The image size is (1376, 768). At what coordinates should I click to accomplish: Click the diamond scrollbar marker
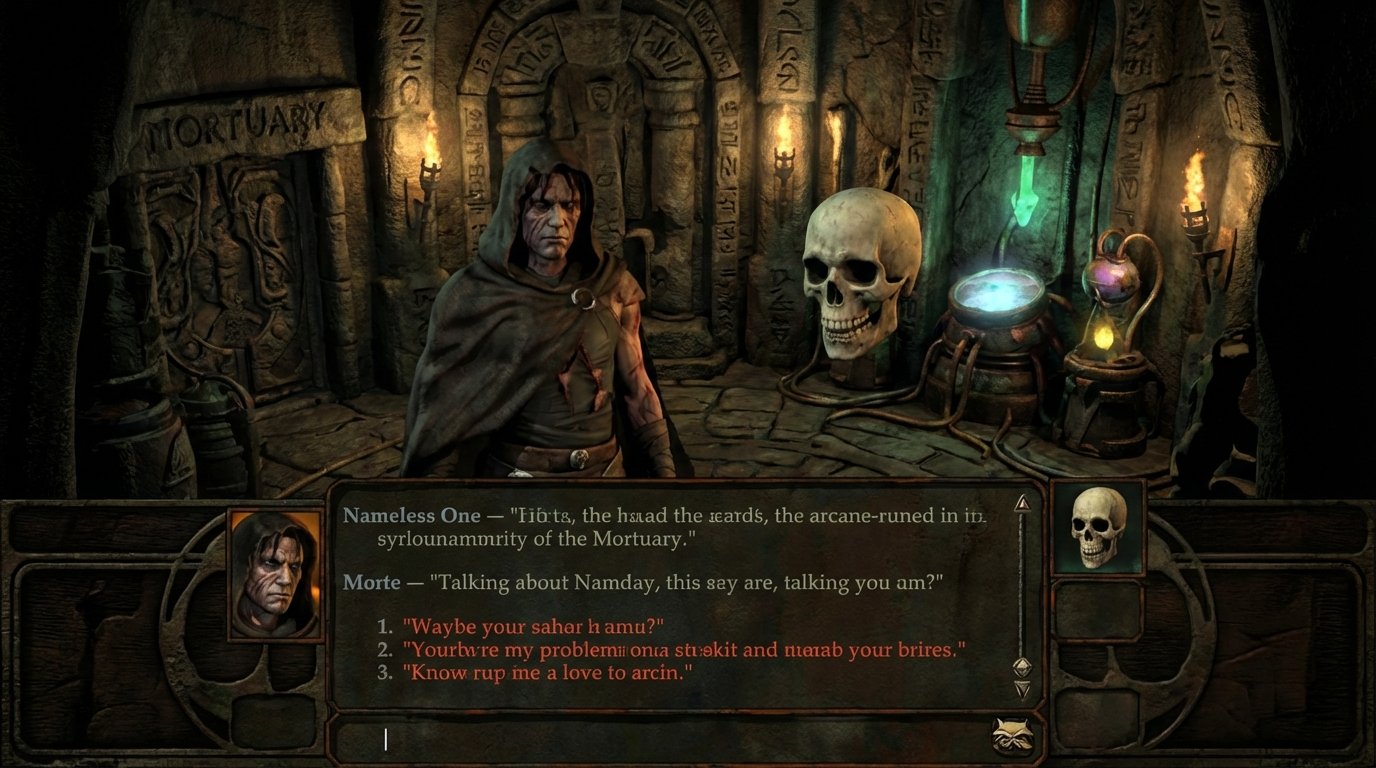coord(1022,663)
